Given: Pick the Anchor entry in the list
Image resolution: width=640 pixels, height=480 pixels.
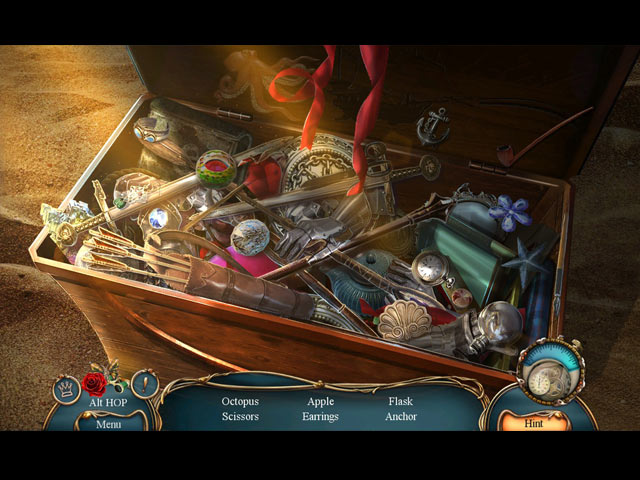Looking at the screenshot, I should 400,416.
